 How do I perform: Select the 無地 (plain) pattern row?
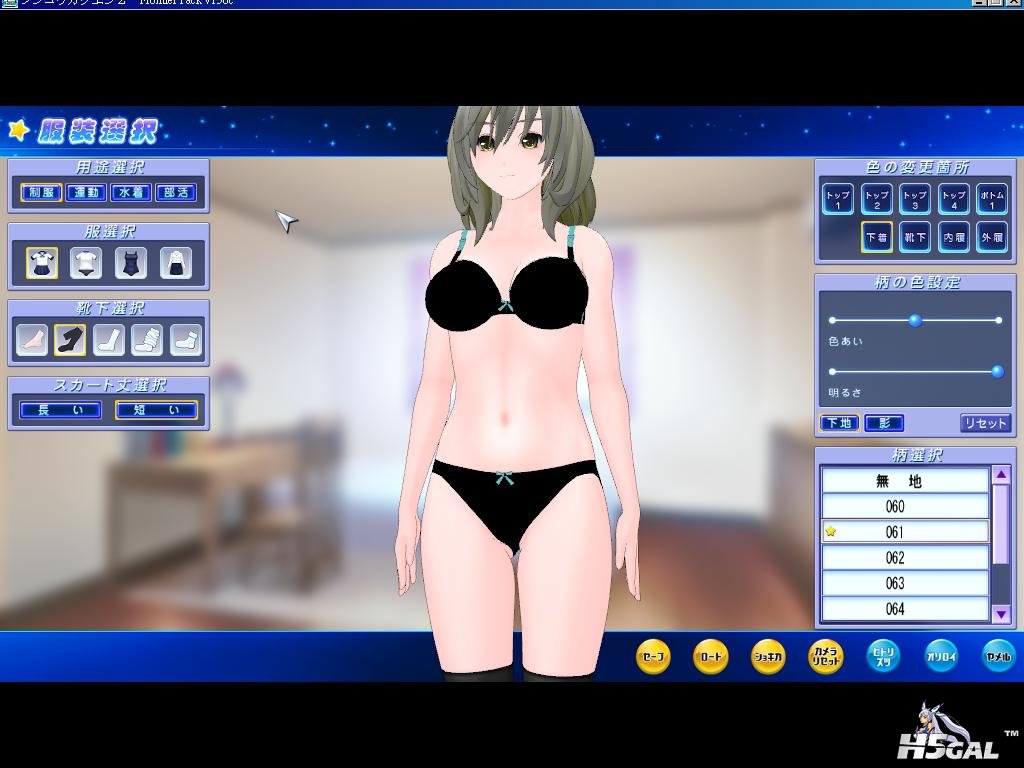(x=905, y=481)
